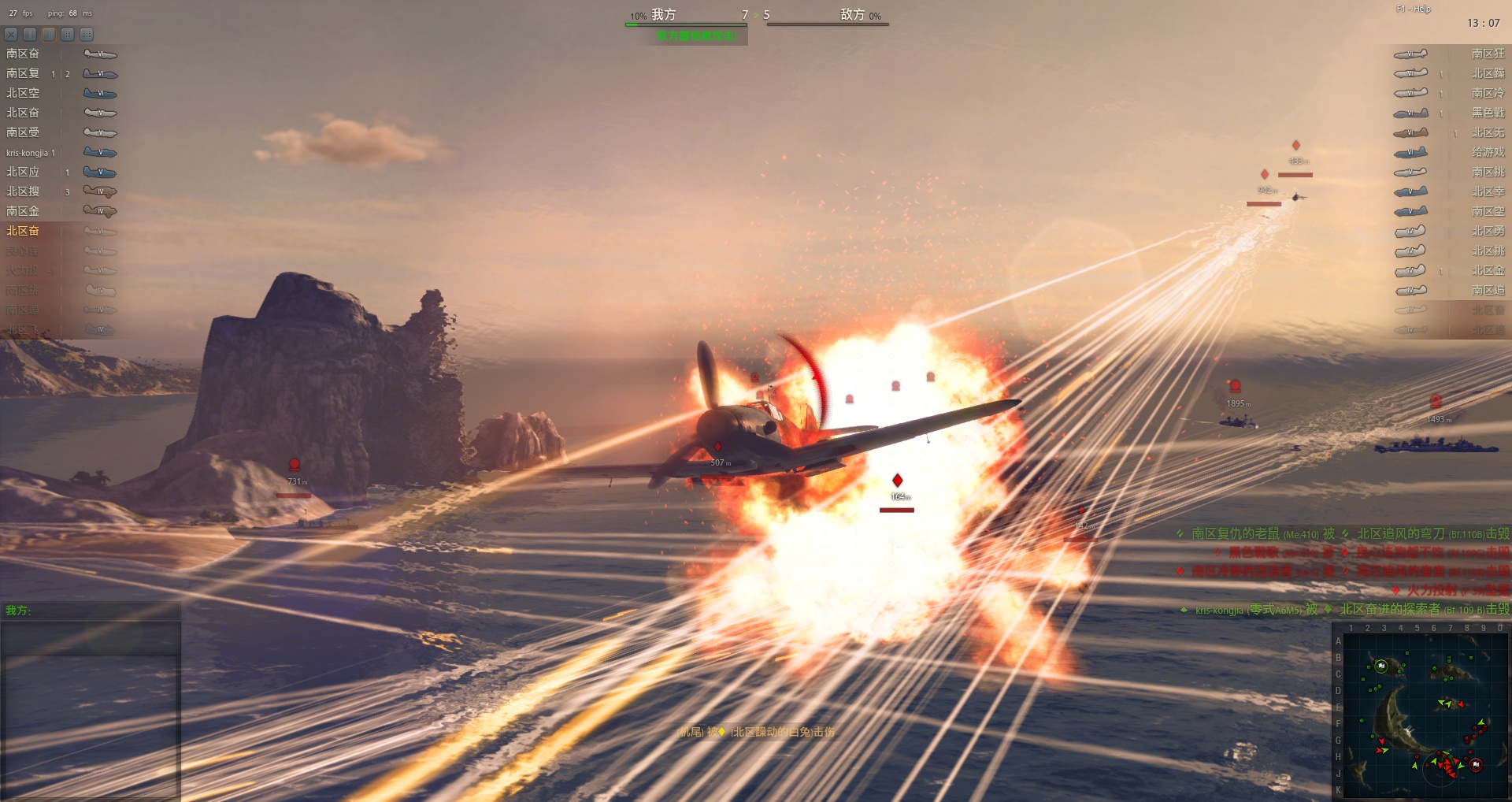Image resolution: width=1512 pixels, height=802 pixels.
Task: Click the enemy base flag on the minimap
Action: tap(1476, 764)
